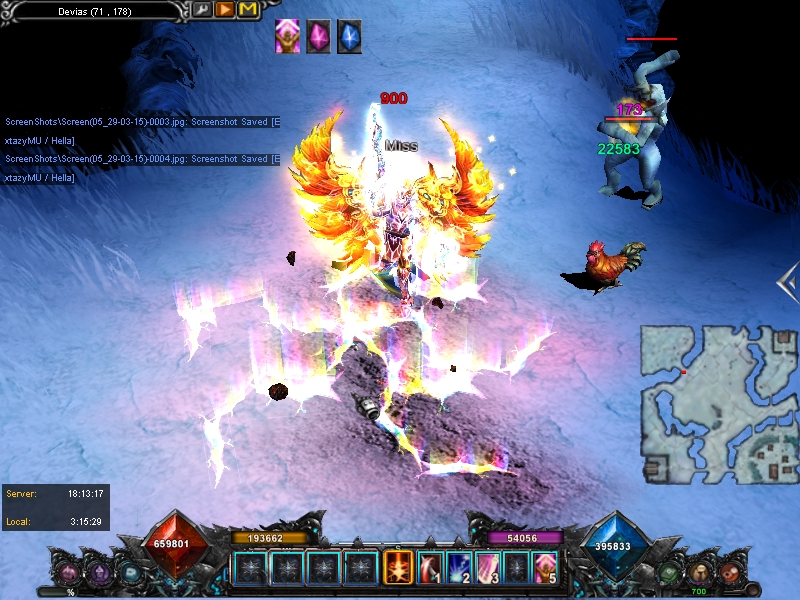Use the blue lightning skill numbered 2
The width and height of the screenshot is (800, 600).
459,567
